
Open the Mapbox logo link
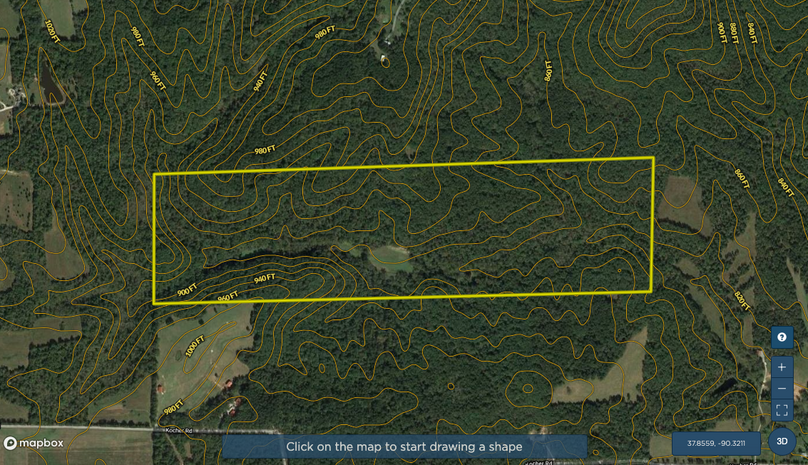tap(34, 443)
